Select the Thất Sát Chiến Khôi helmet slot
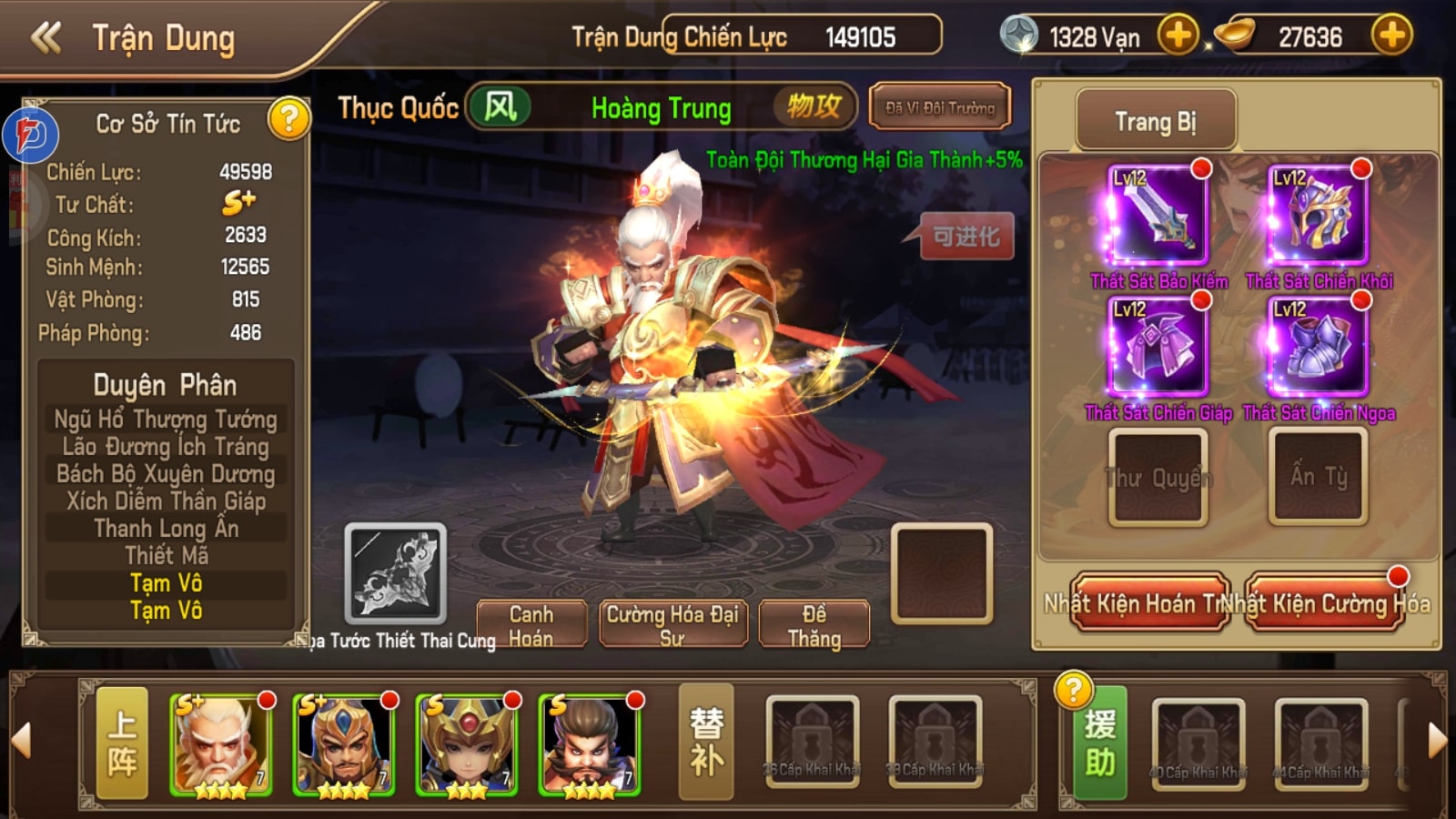Screen dimensions: 1456x819 [x=1318, y=216]
